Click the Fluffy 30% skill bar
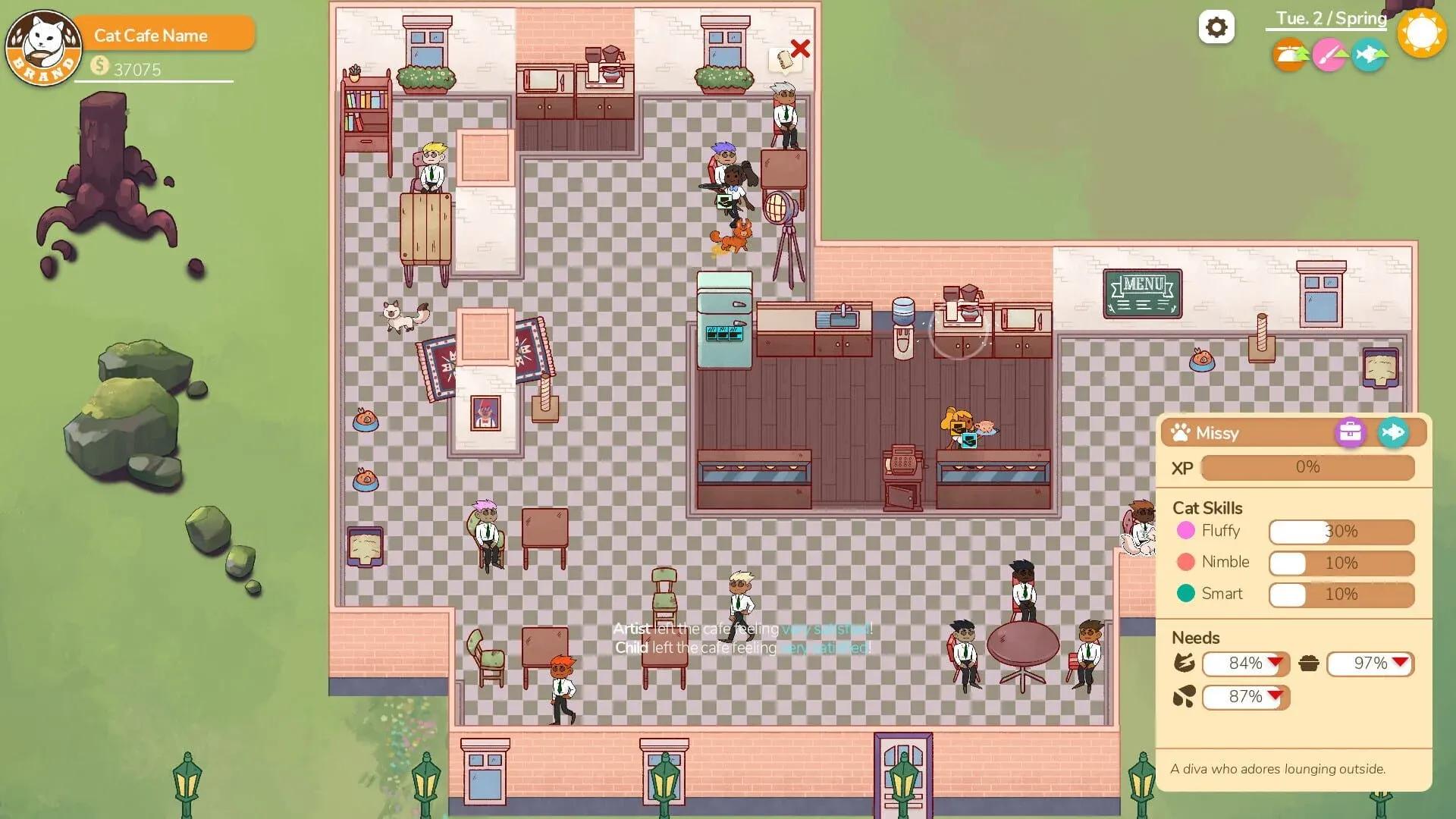Screen dimensions: 1456x819 (1341, 532)
